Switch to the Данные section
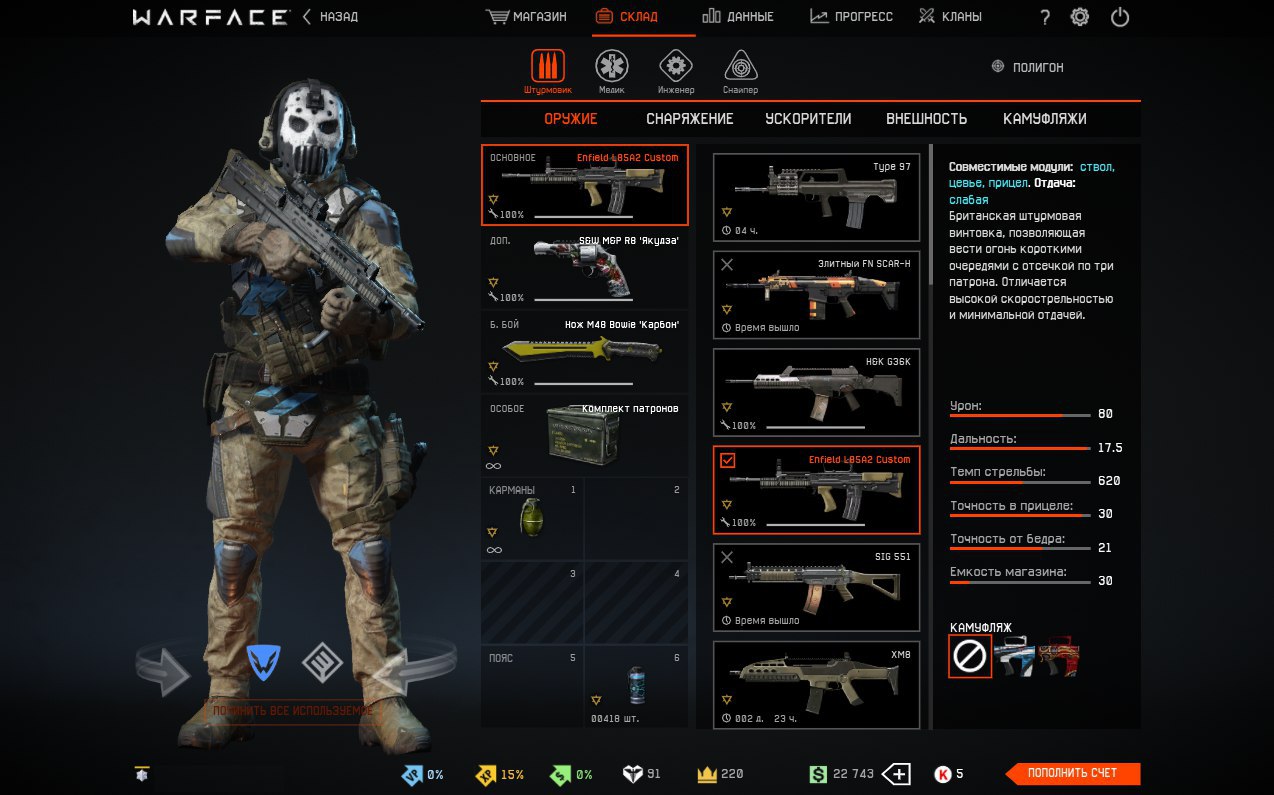1274x795 pixels. point(738,17)
